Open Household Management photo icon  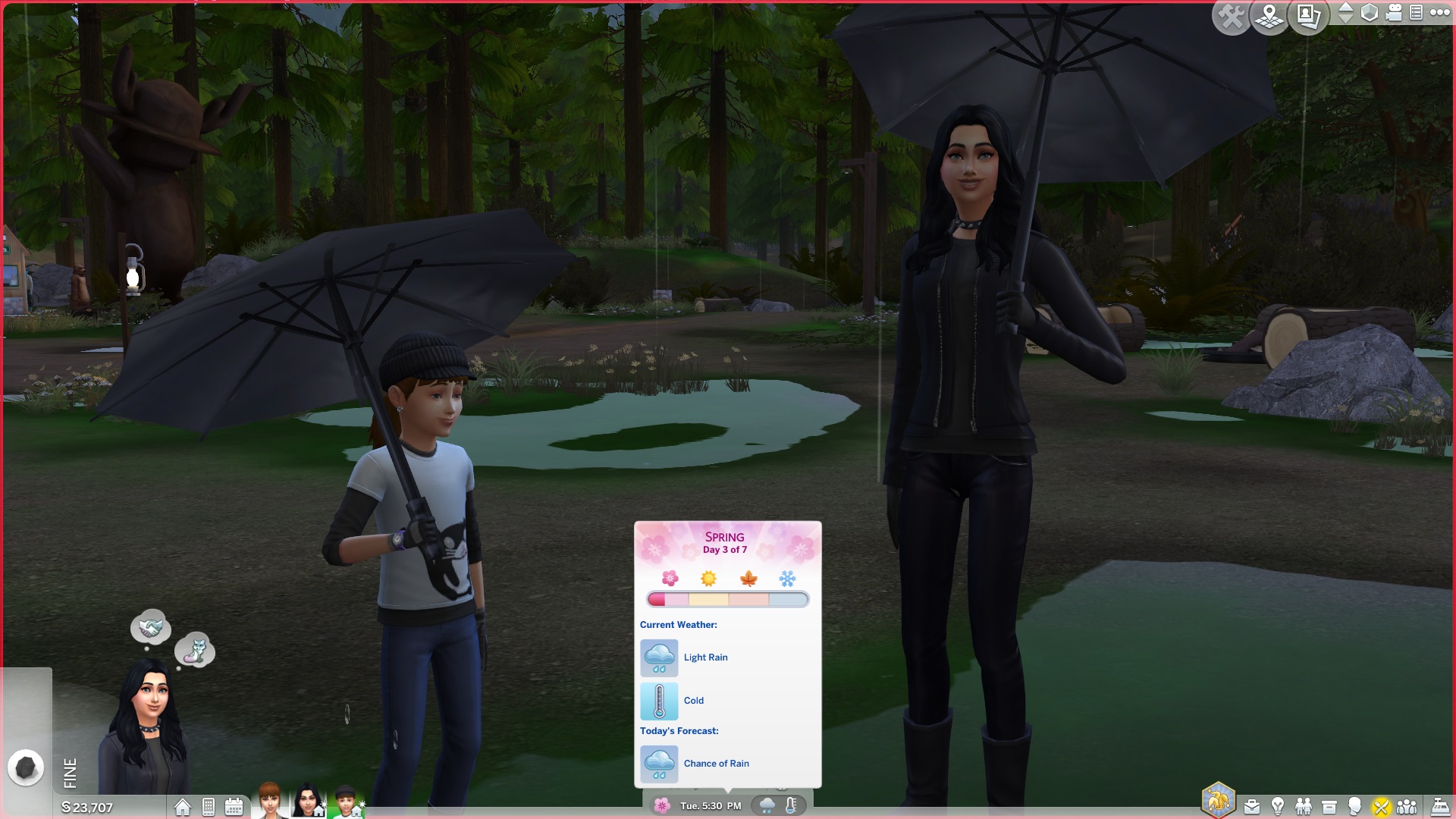(1307, 13)
